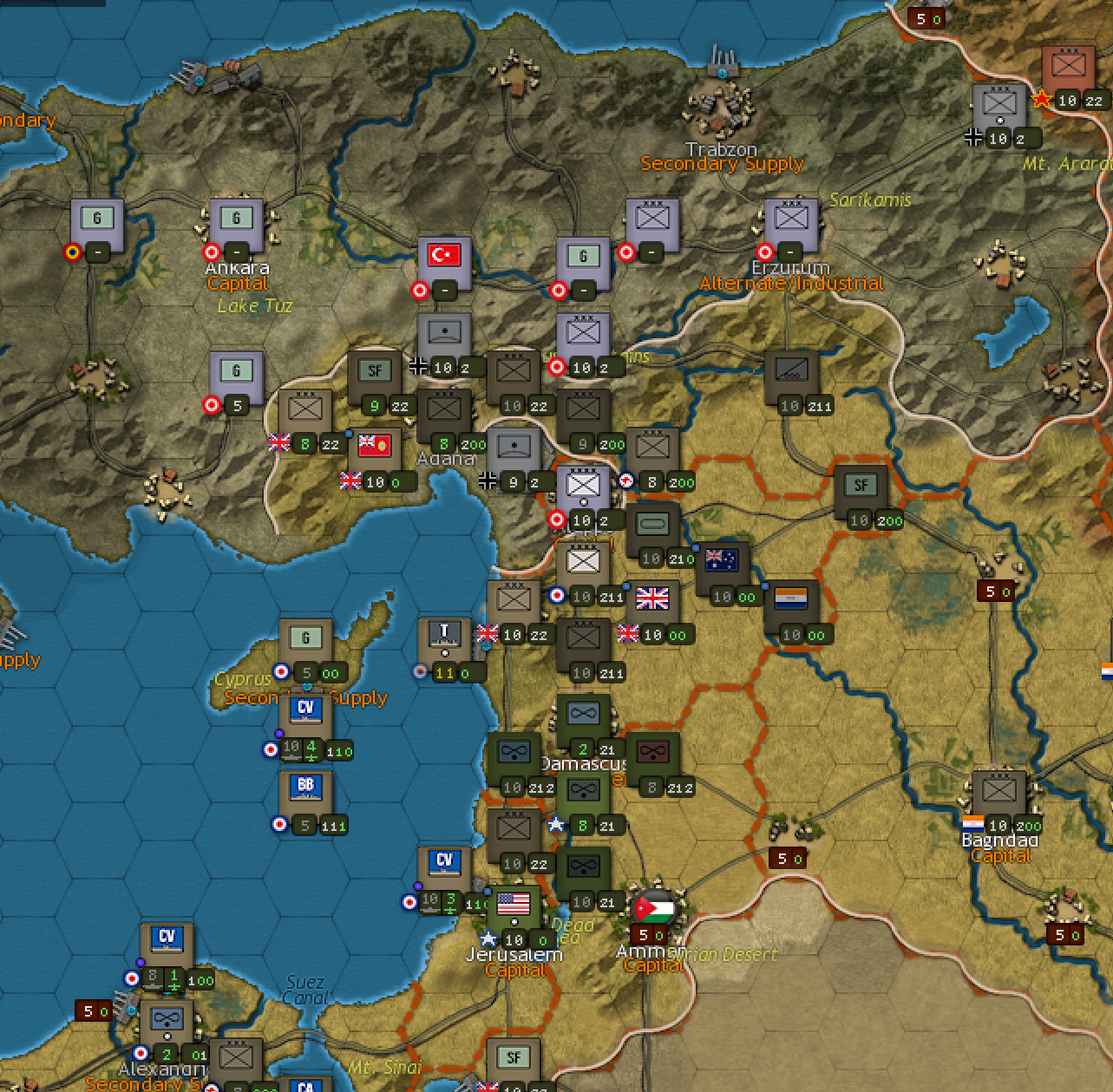Viewport: 1113px width, 1092px height.
Task: Select the SF unit east of Aleppo near the border
Action: [861, 484]
